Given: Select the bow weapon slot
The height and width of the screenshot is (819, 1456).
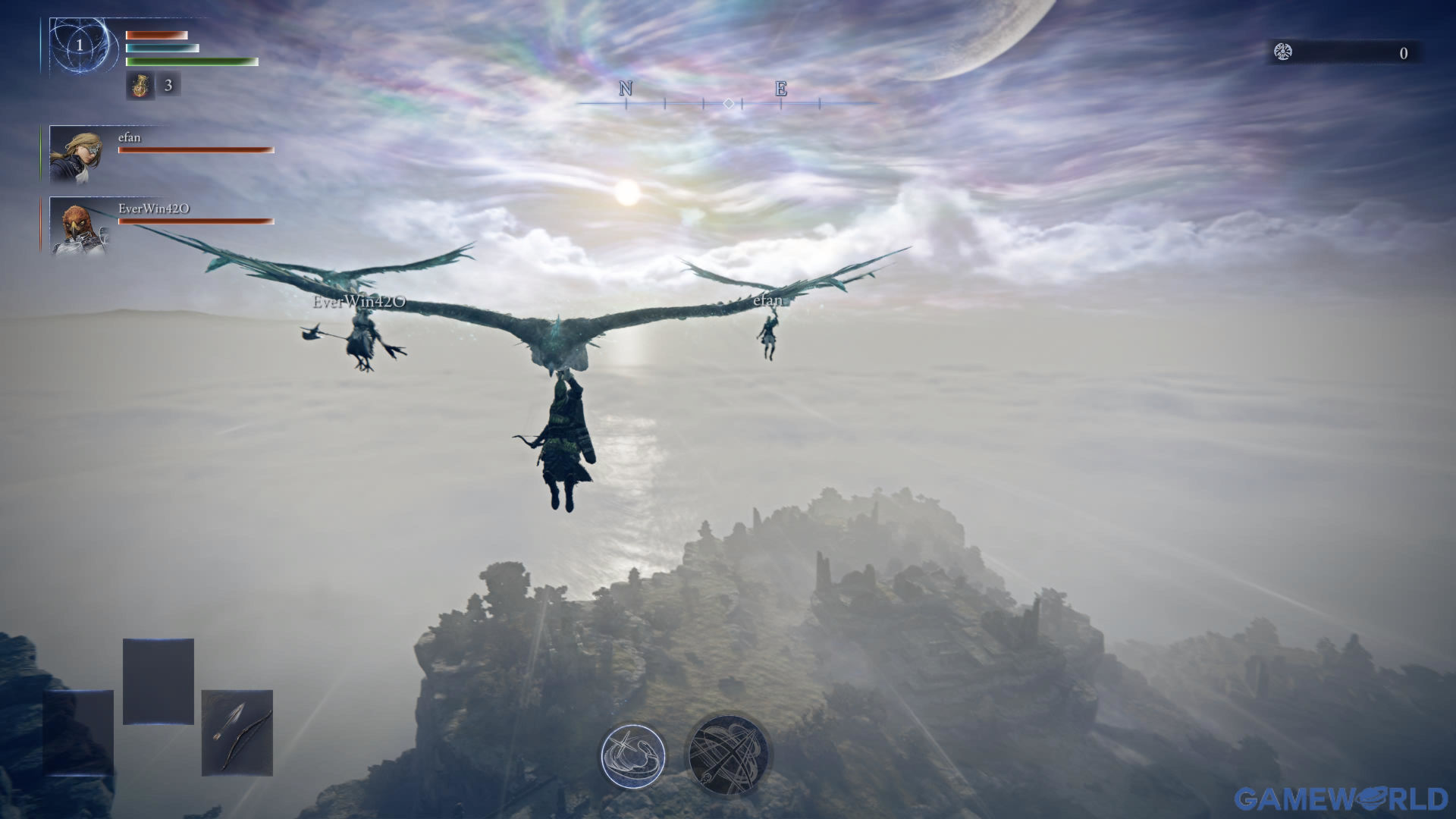Looking at the screenshot, I should tap(237, 733).
